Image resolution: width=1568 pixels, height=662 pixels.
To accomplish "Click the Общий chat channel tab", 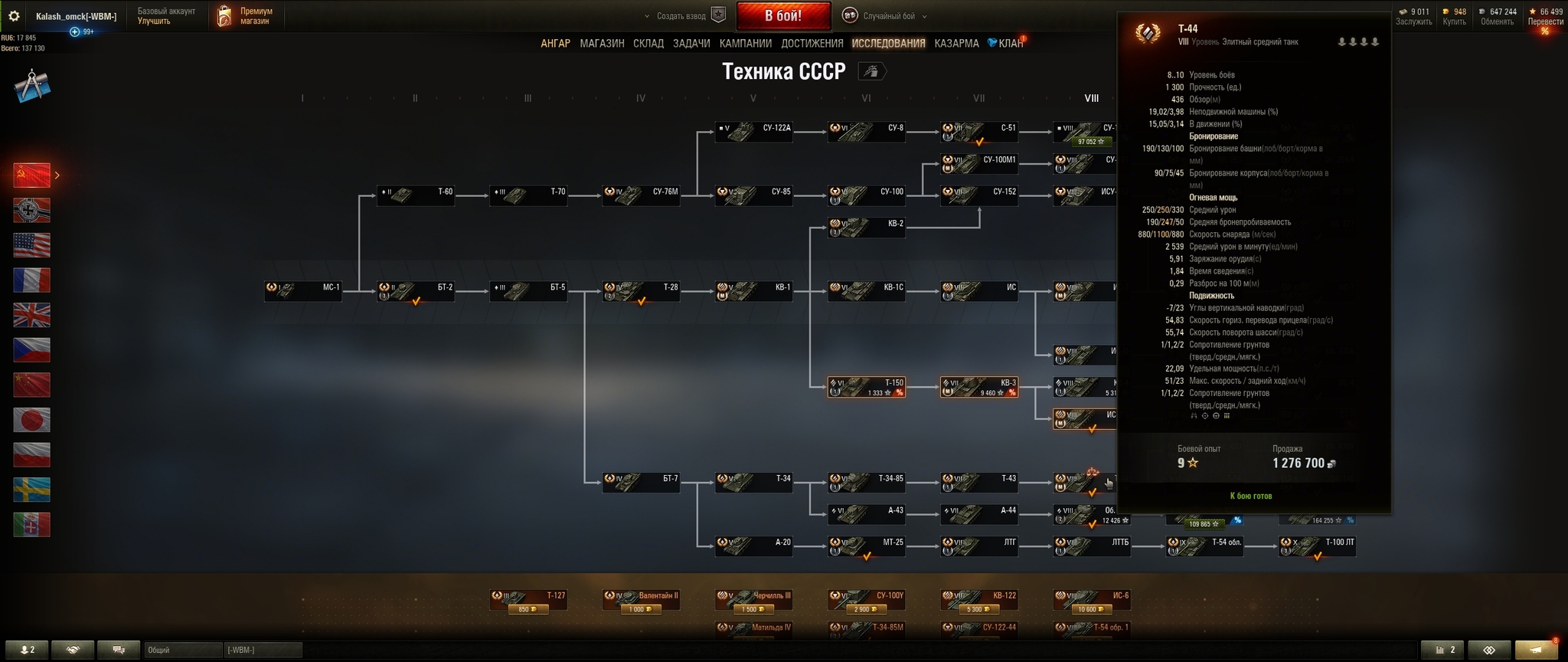I will 182,651.
